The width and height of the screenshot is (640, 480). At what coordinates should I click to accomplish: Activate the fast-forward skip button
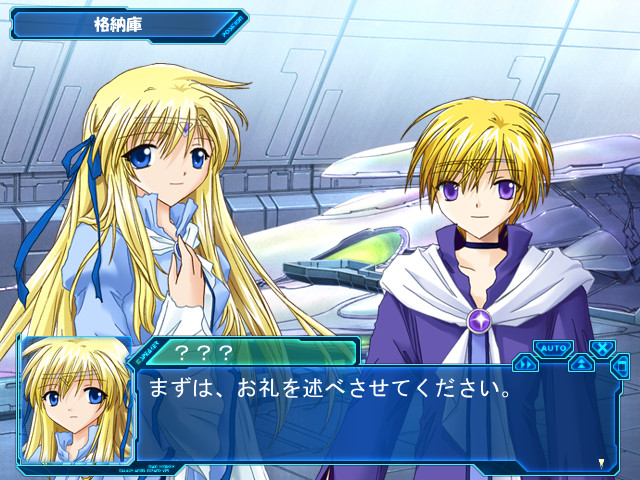526,364
